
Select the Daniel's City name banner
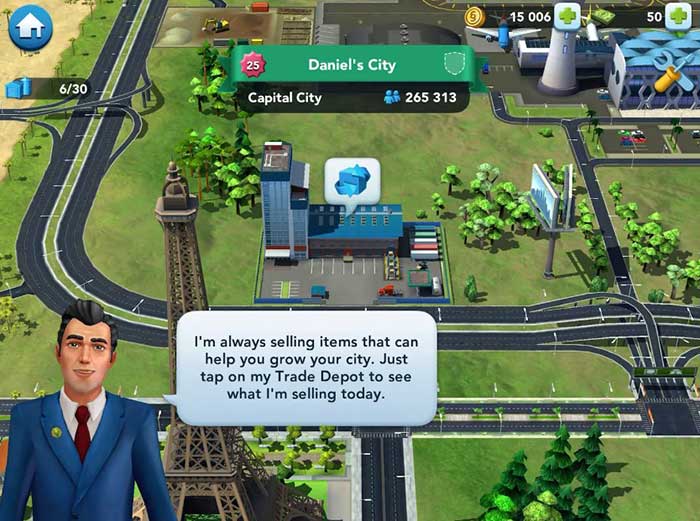[x=350, y=65]
